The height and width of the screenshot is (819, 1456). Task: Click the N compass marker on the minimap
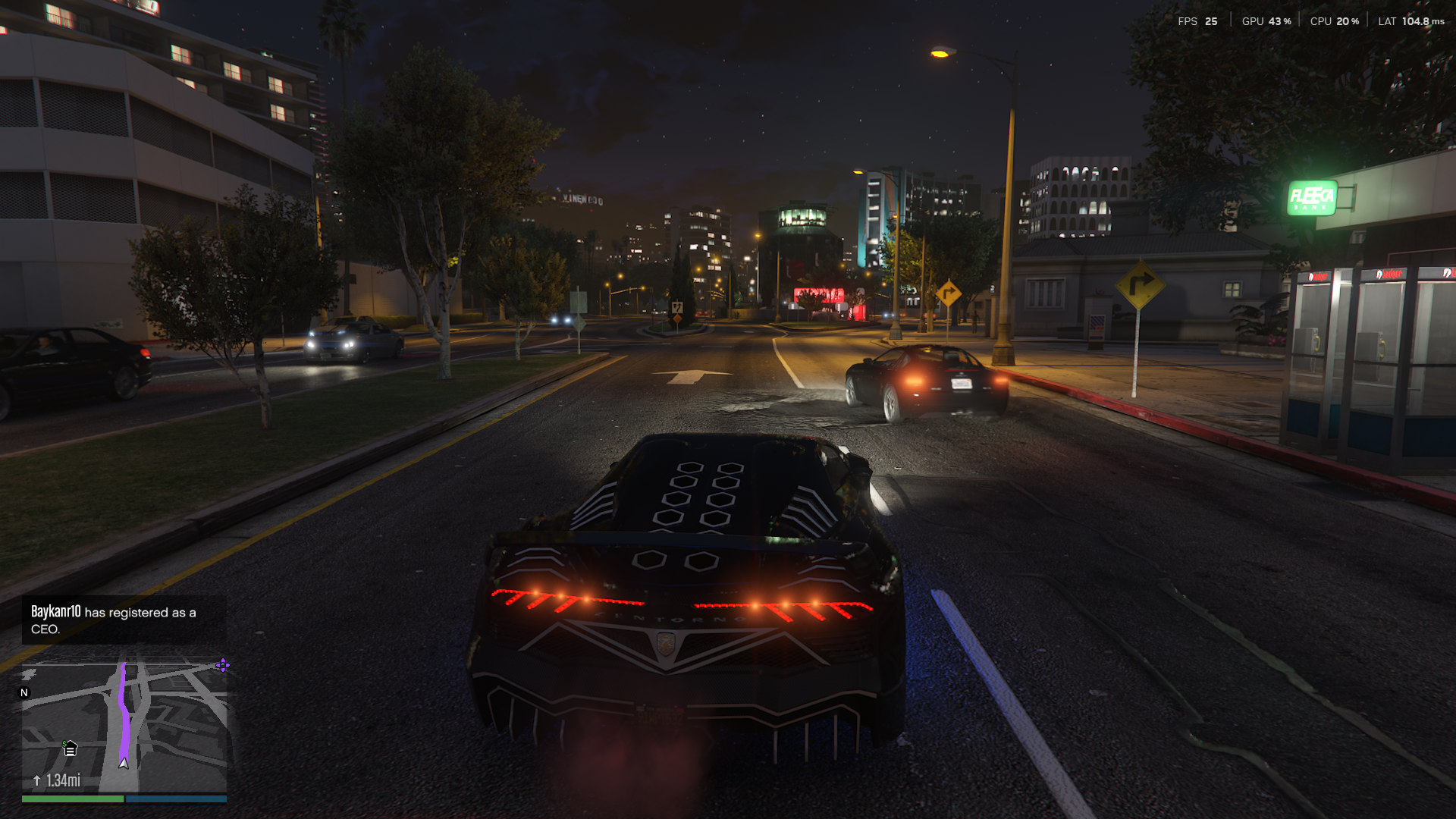click(x=24, y=692)
